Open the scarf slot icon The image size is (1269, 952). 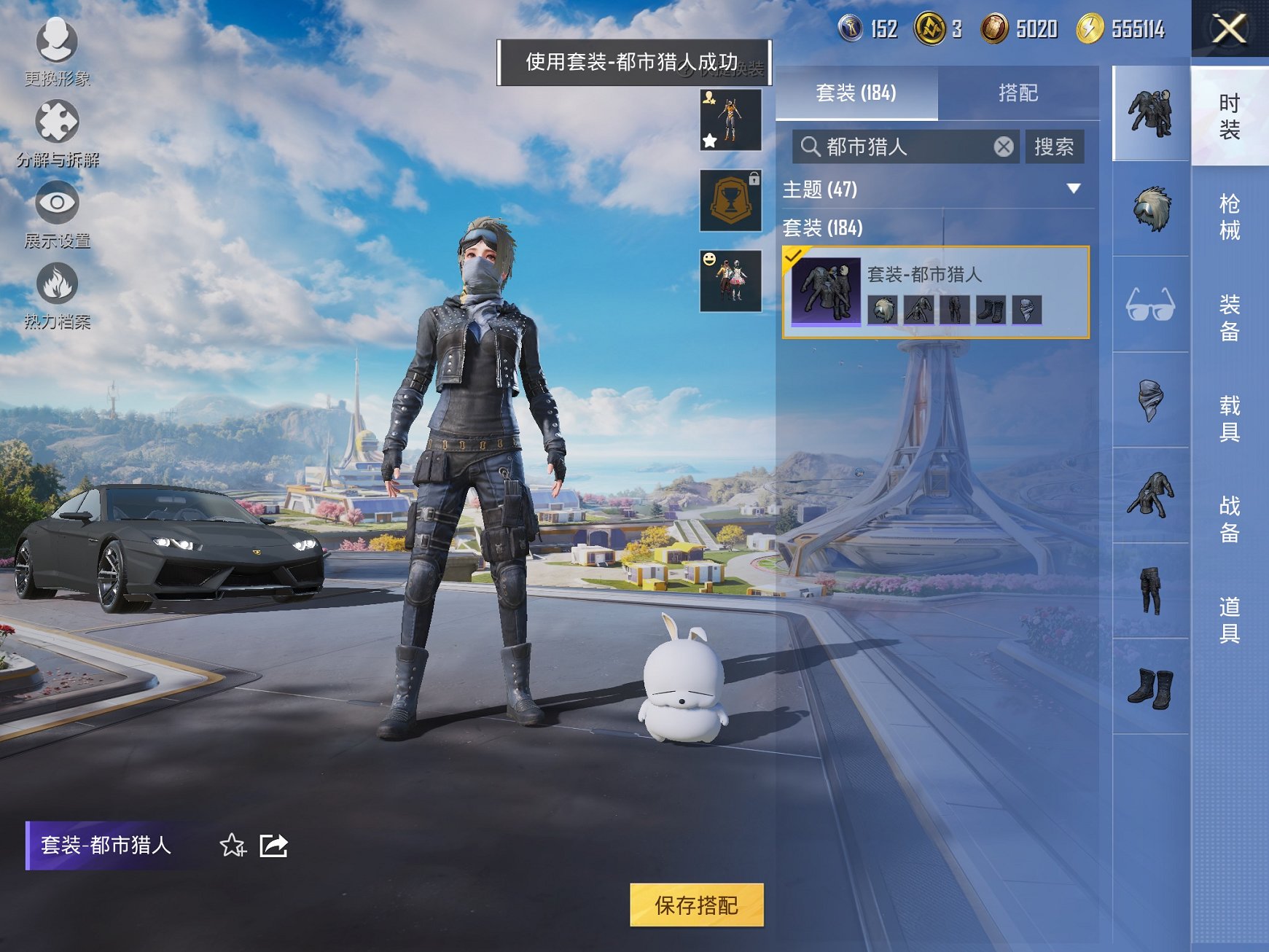[1149, 401]
